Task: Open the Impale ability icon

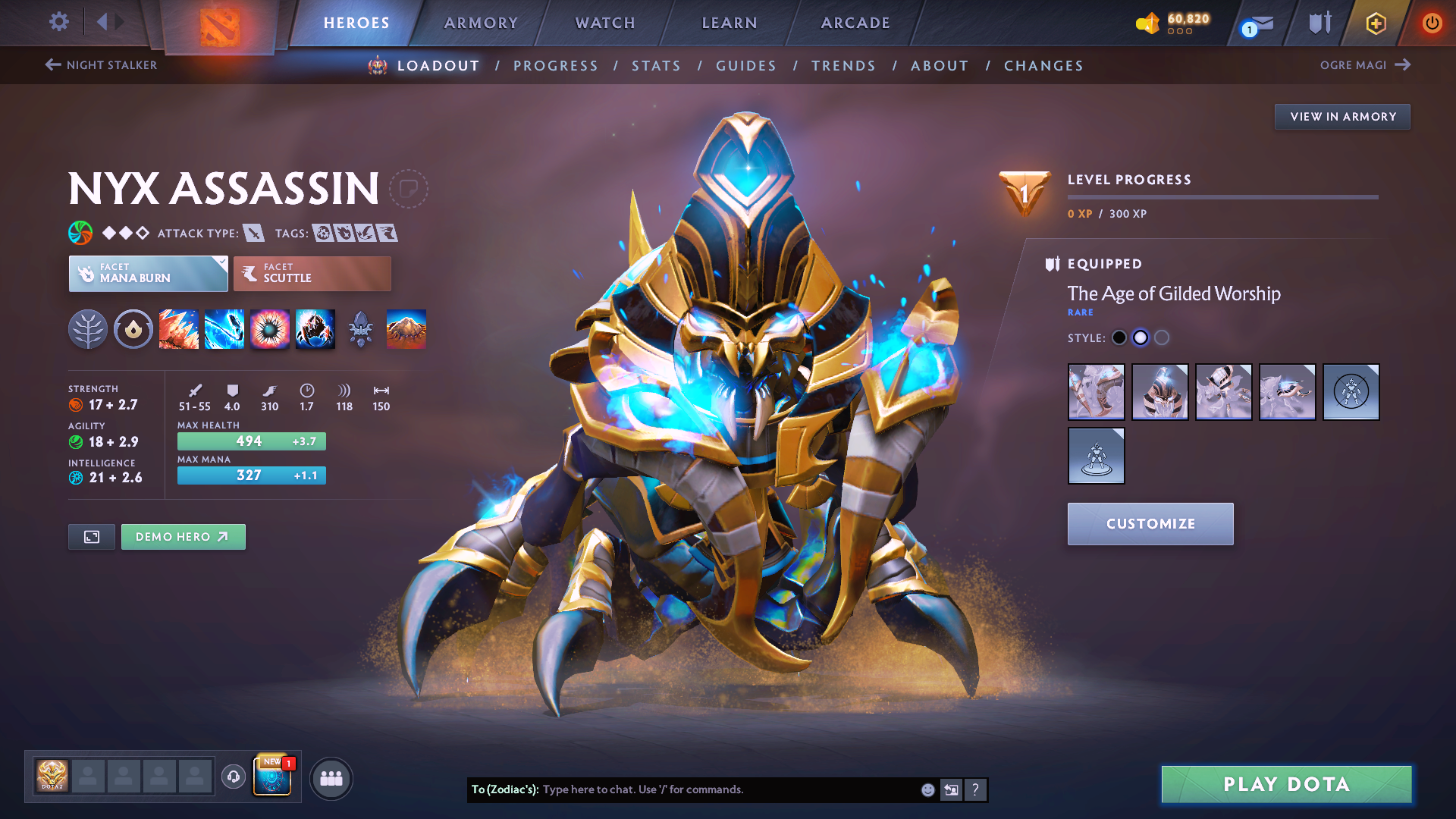Action: [179, 329]
